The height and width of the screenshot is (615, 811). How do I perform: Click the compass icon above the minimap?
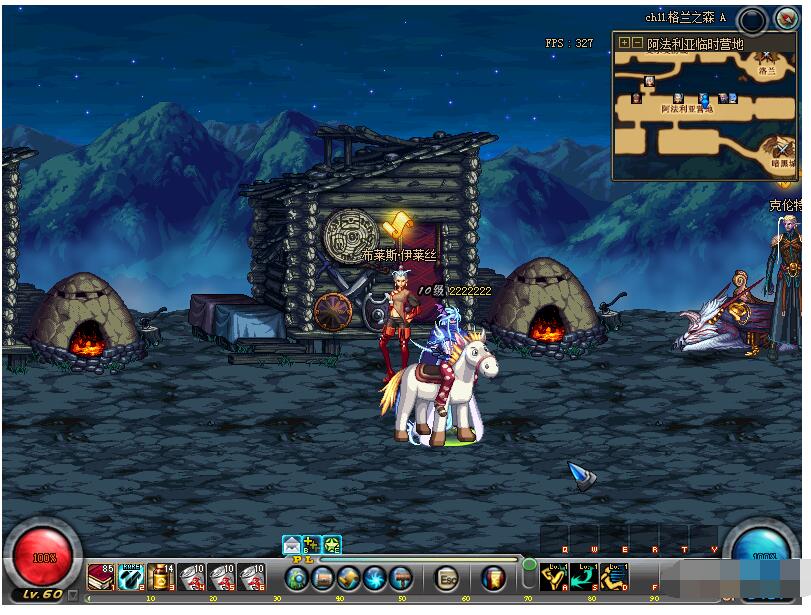tap(785, 18)
